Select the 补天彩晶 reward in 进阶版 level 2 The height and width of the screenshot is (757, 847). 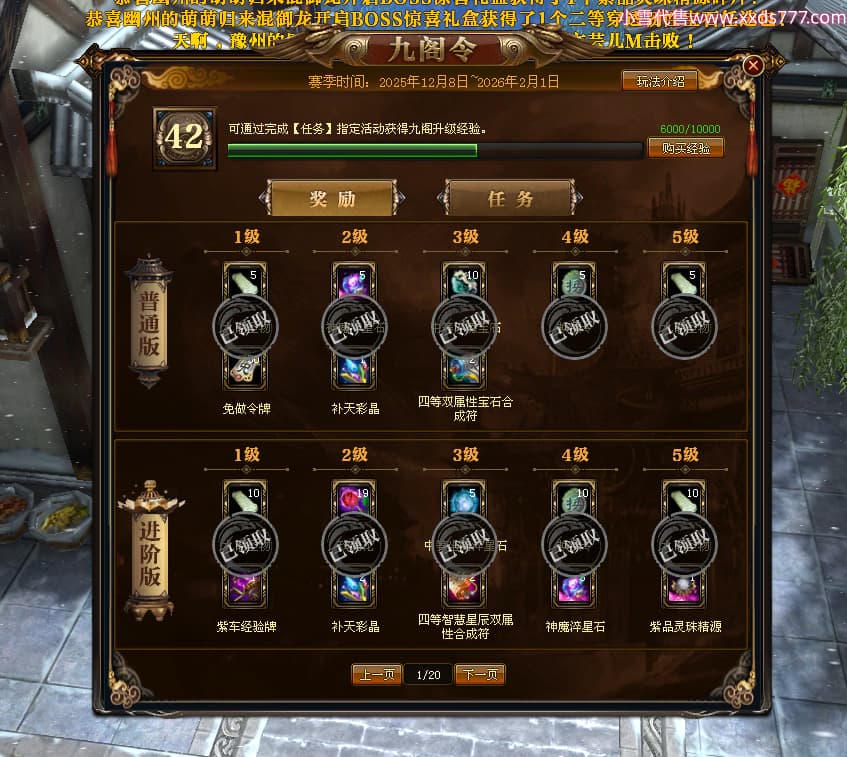[x=355, y=588]
